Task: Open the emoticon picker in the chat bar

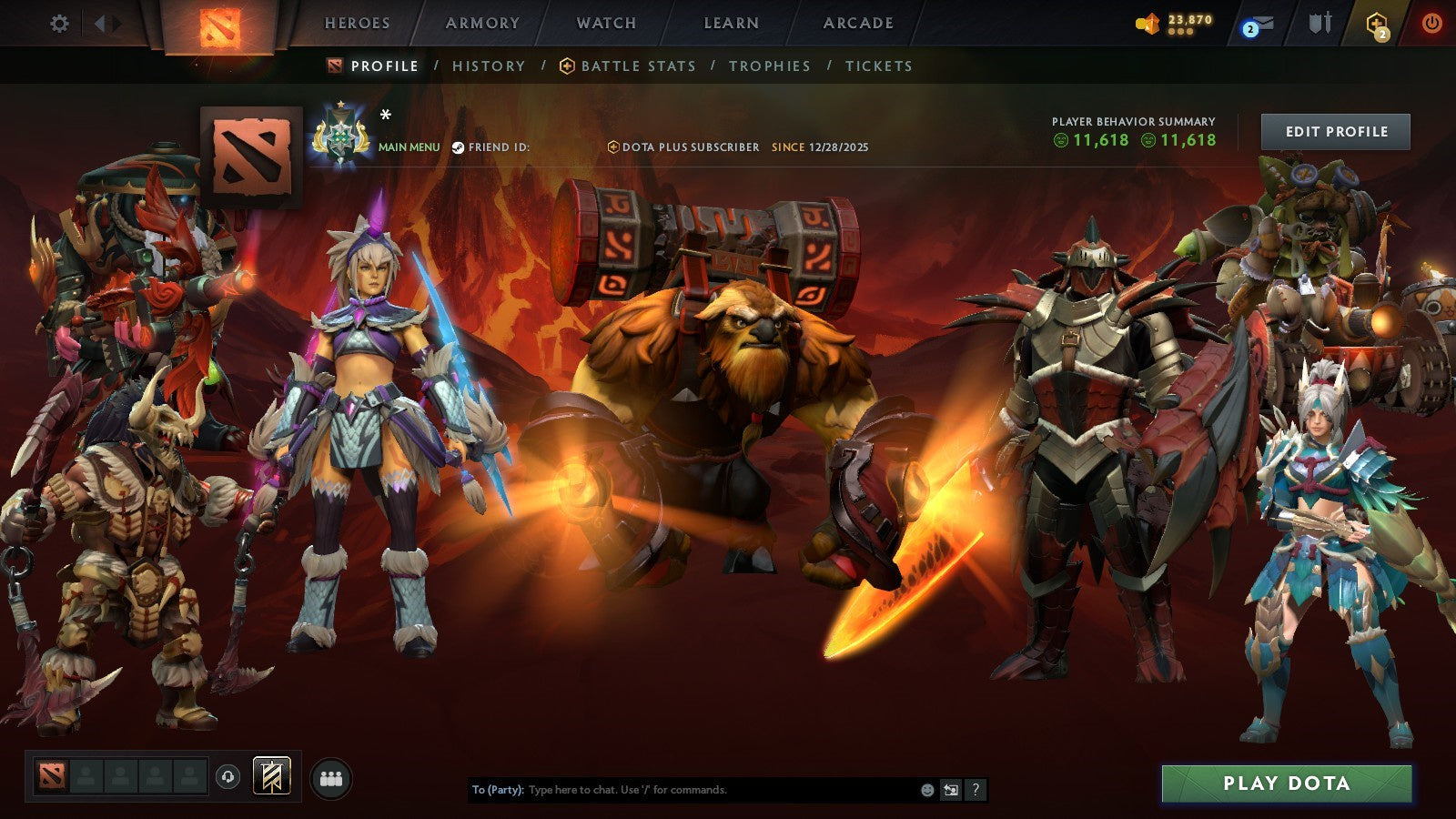Action: pos(926,789)
